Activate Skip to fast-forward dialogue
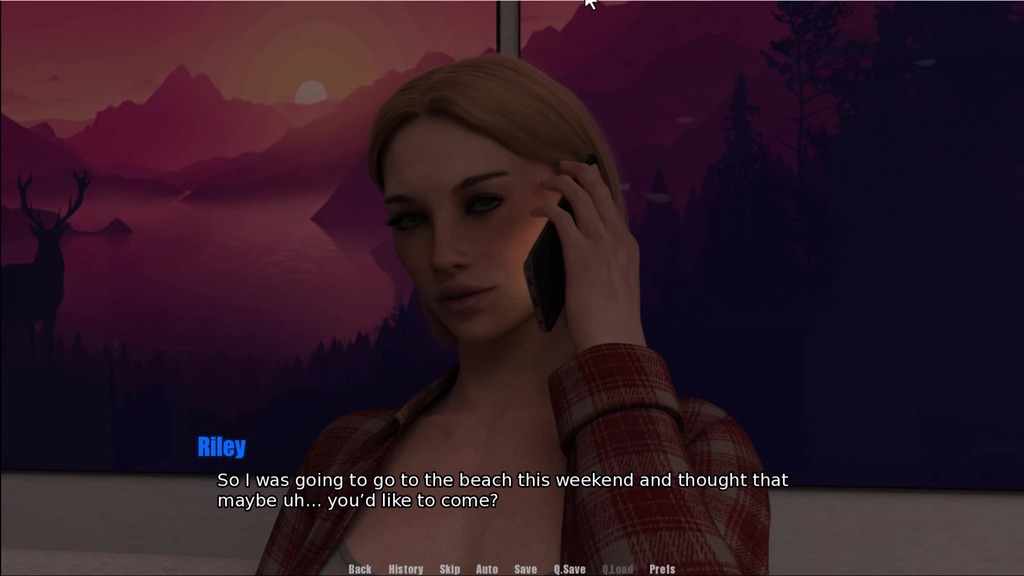The width and height of the screenshot is (1024, 576). [x=450, y=569]
